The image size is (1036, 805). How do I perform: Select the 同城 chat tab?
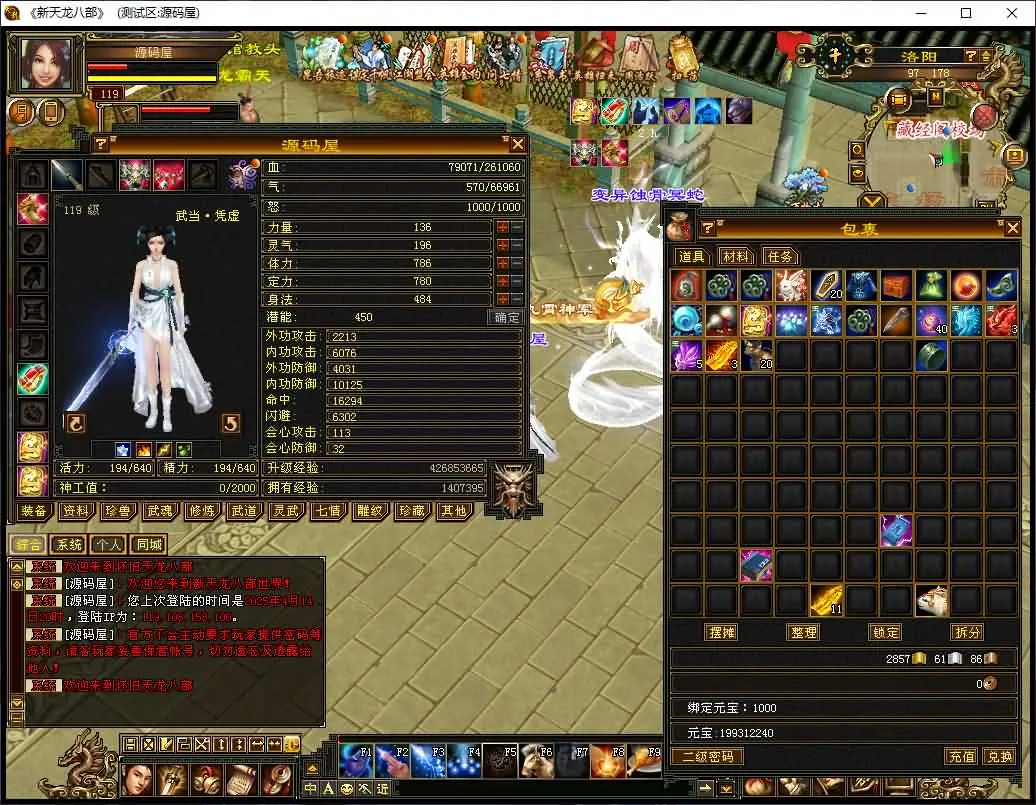pyautogui.click(x=149, y=545)
